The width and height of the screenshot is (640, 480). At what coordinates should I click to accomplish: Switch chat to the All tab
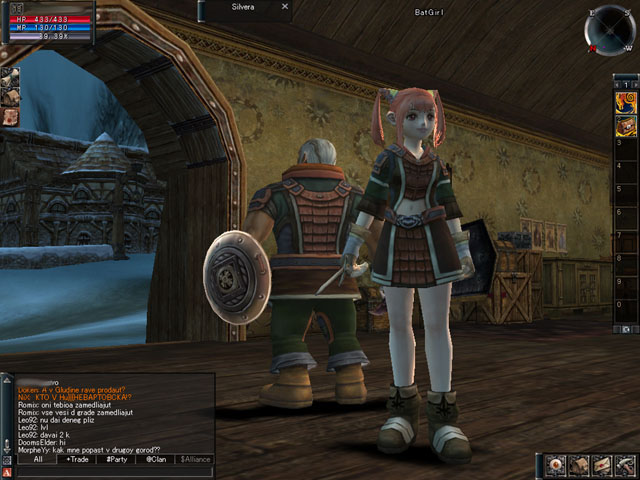pos(37,459)
